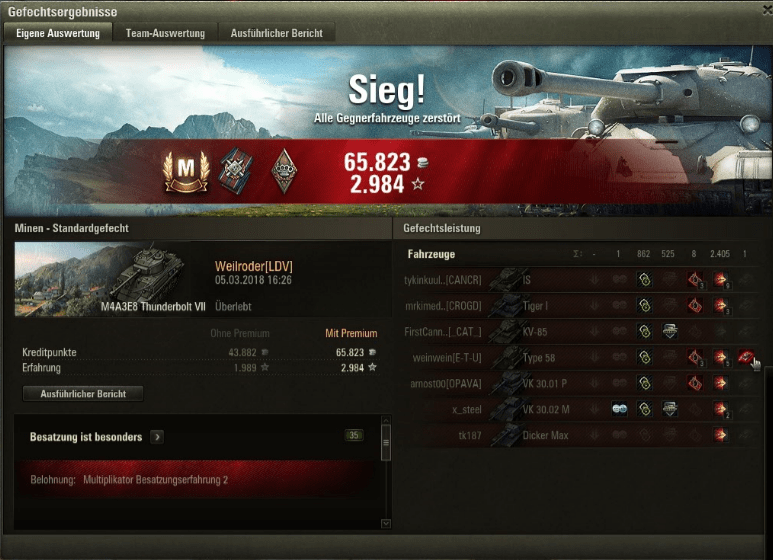773x560 pixels.
Task: Click the mission list scroll-down arrow
Action: tap(387, 523)
